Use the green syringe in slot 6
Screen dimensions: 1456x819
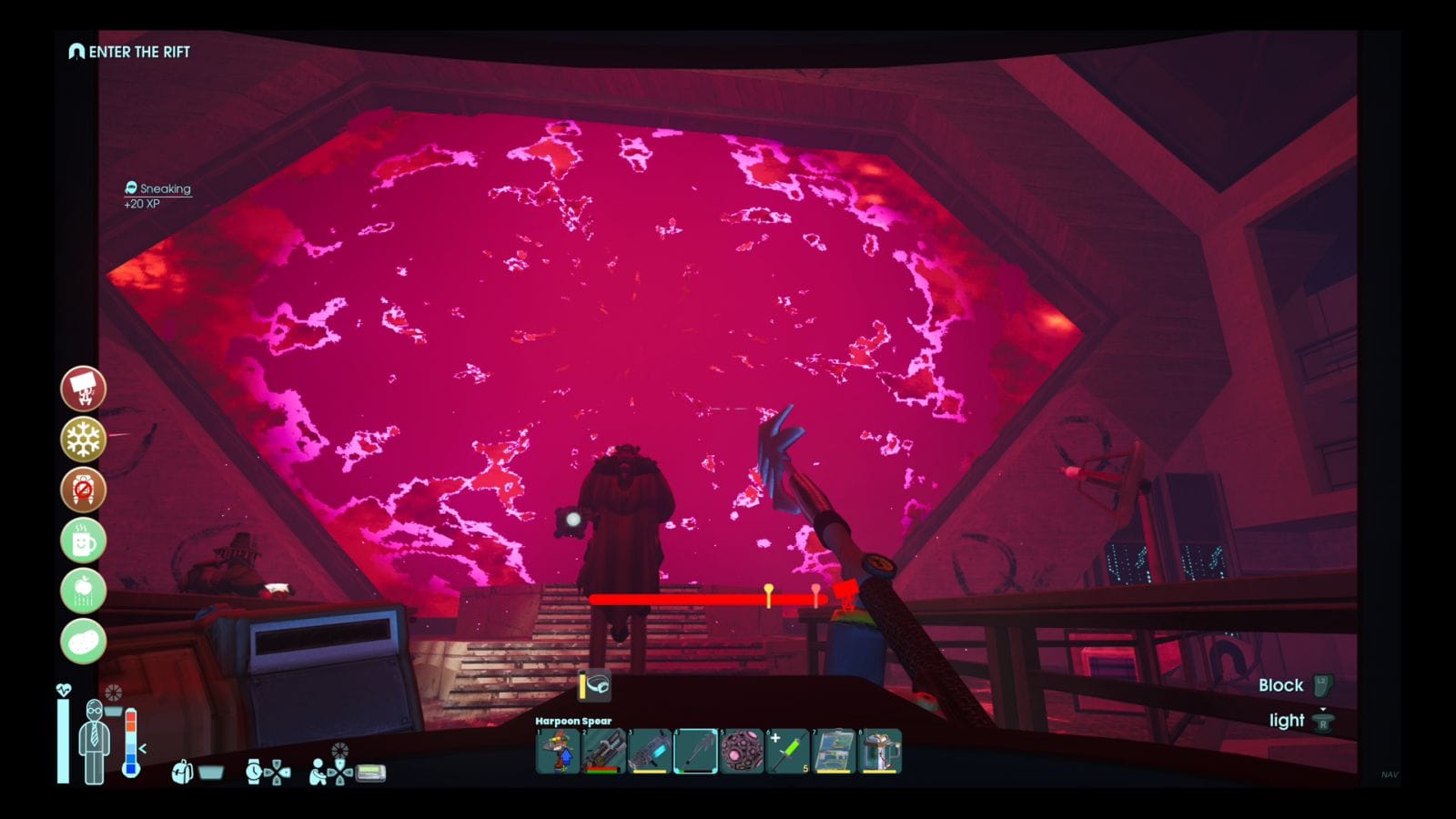click(x=787, y=752)
